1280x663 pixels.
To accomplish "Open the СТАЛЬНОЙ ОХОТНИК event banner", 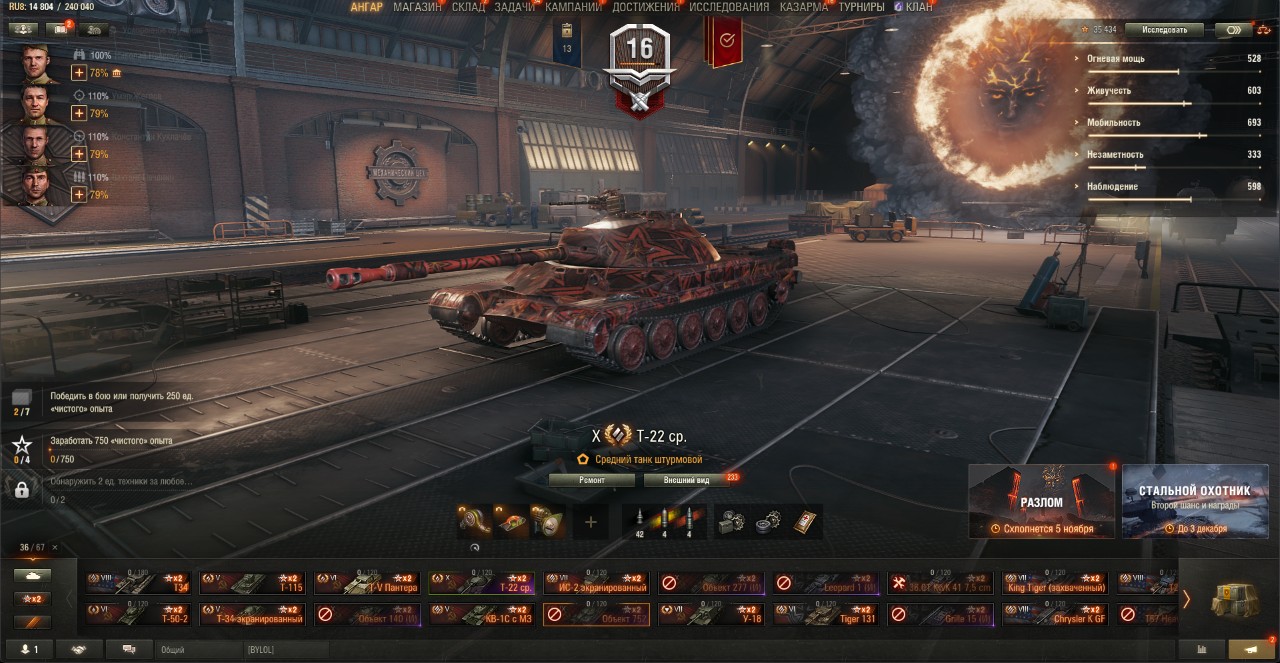I will tap(1194, 501).
